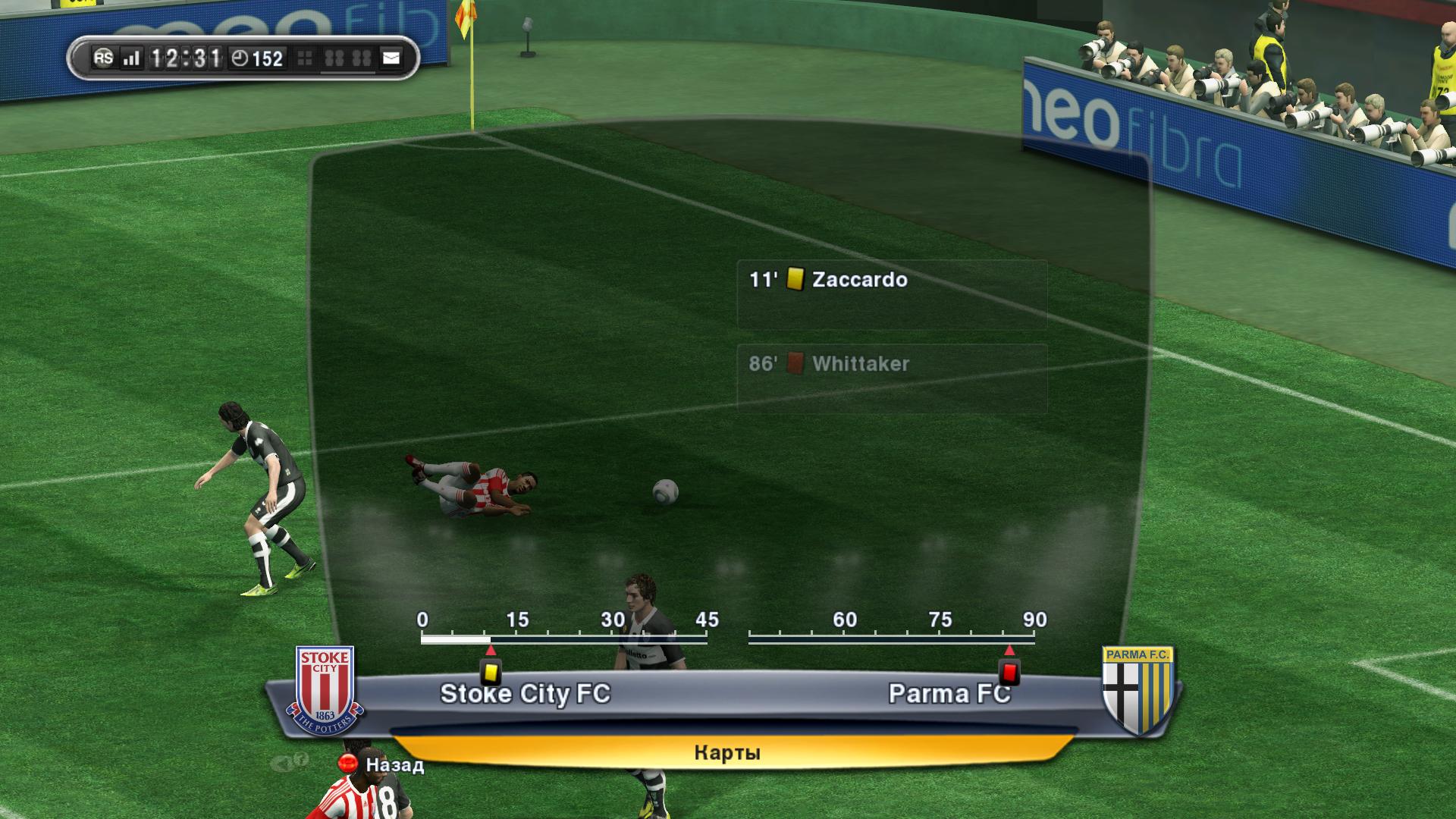Click the Parma FC club crest
1456x819 pixels.
click(1138, 690)
